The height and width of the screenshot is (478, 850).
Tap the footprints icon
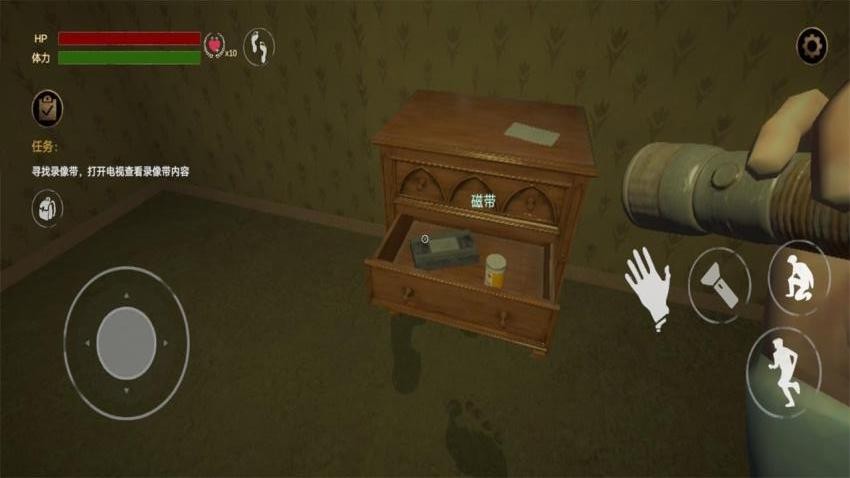259,46
